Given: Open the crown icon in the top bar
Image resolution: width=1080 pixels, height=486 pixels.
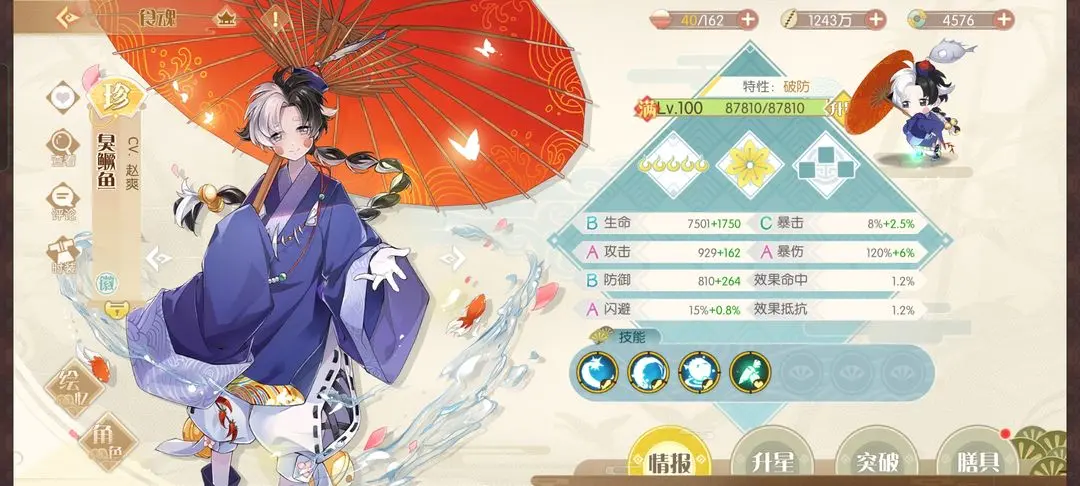Looking at the screenshot, I should [x=226, y=18].
